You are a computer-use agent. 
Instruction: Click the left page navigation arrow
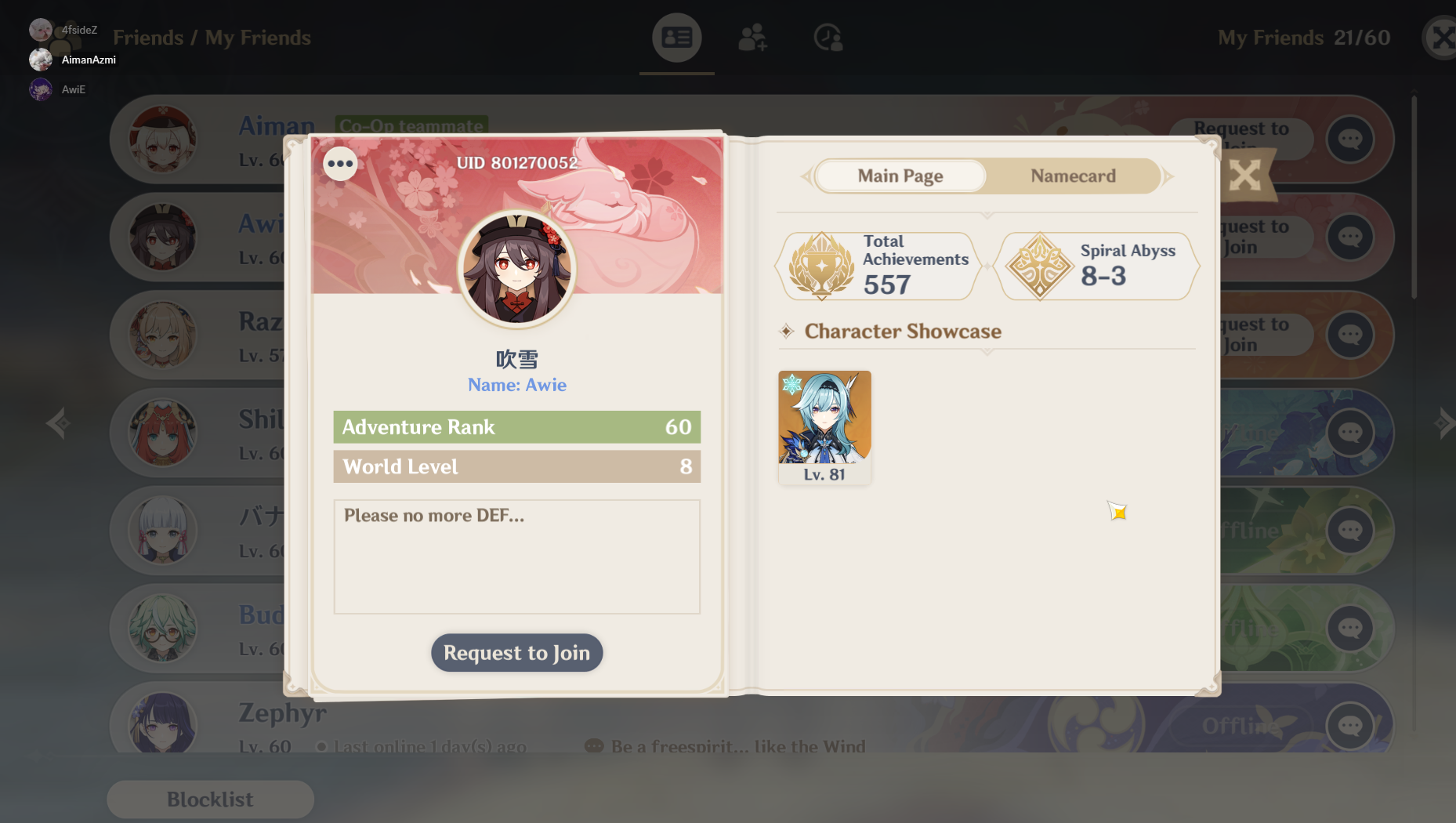tap(58, 423)
